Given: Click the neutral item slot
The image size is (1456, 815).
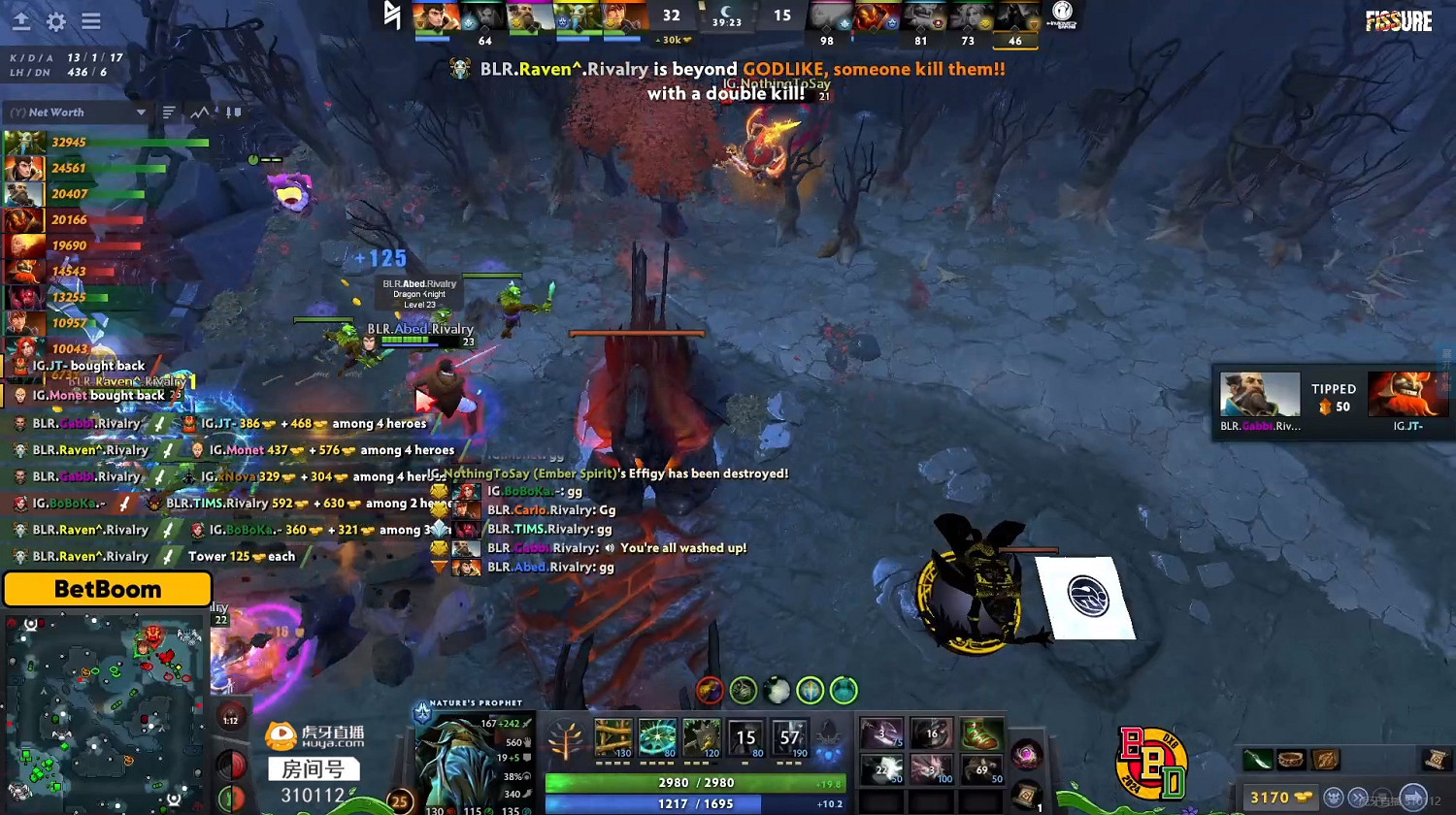Looking at the screenshot, I should [1028, 754].
